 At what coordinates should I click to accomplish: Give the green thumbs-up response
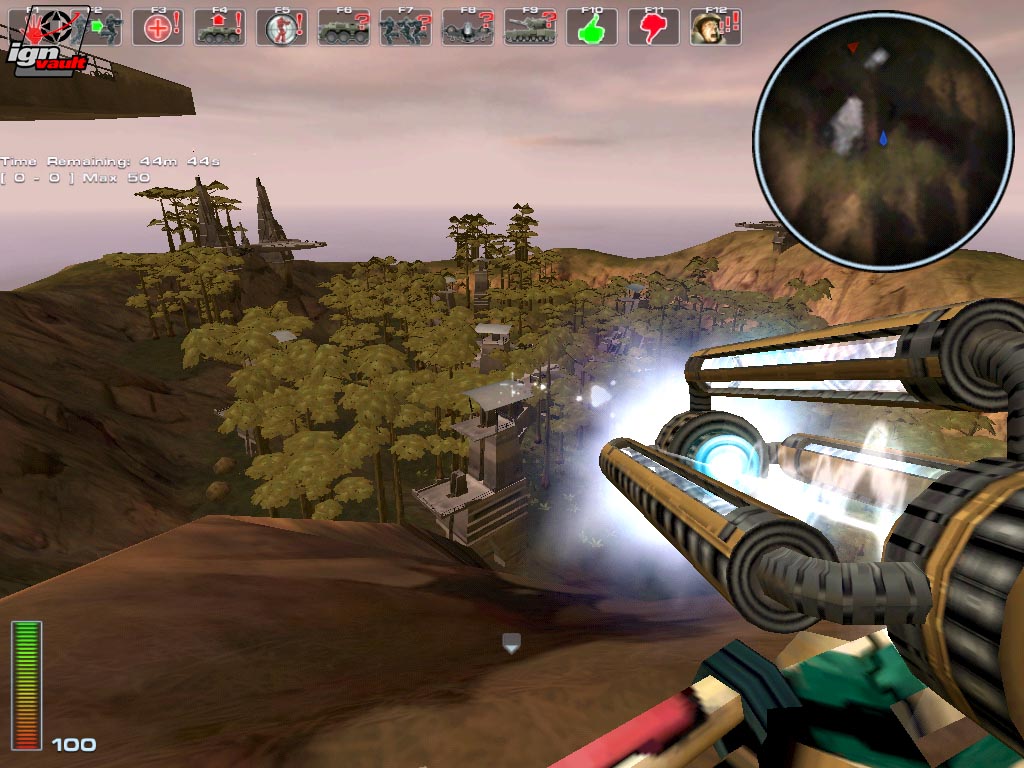click(x=592, y=27)
